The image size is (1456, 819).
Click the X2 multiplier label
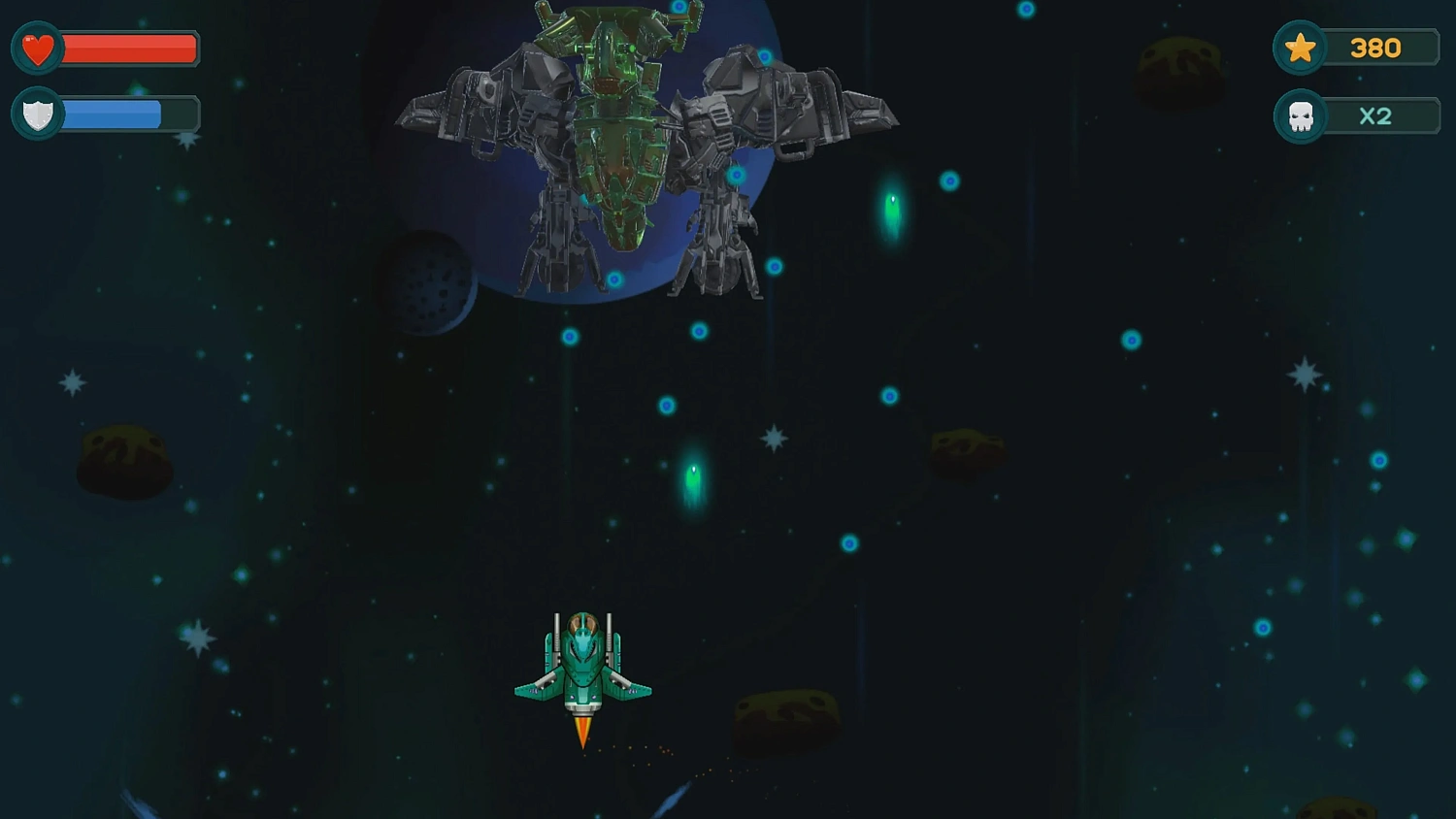click(1376, 115)
